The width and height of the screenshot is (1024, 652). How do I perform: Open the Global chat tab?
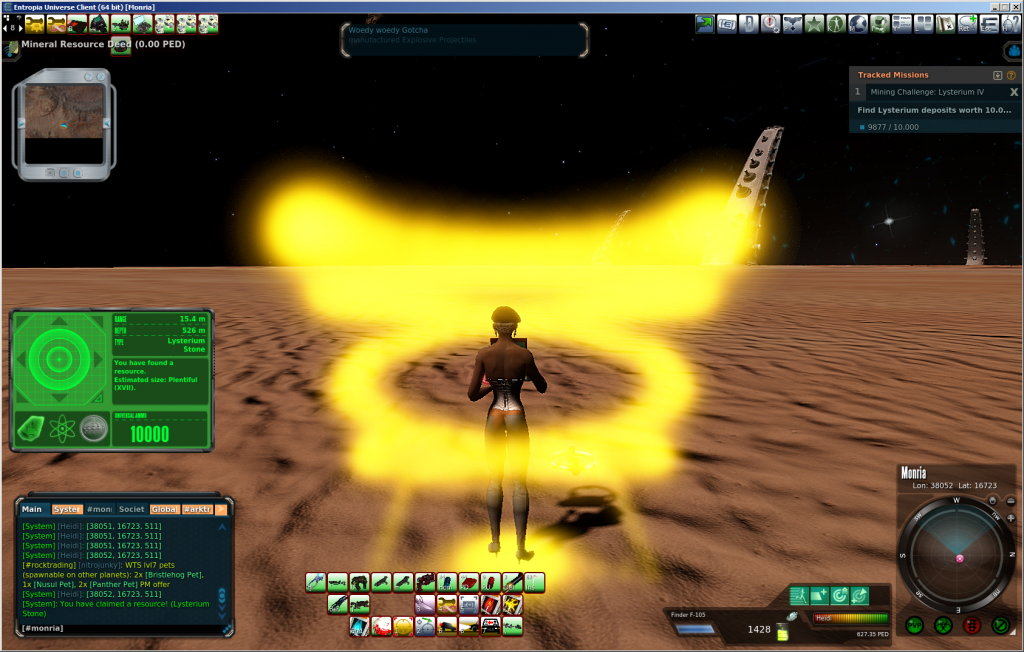(x=164, y=509)
